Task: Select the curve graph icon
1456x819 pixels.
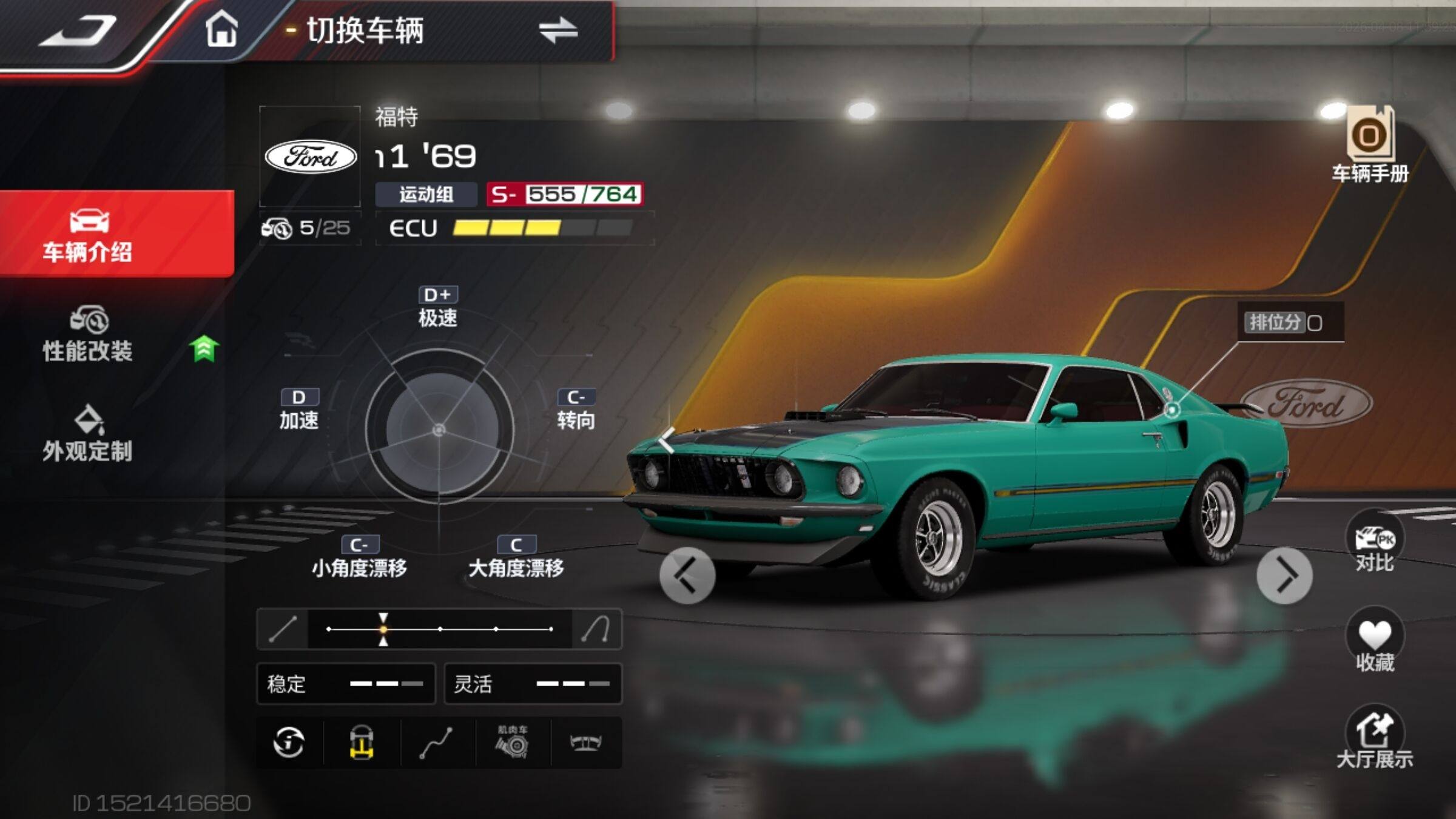Action: (x=437, y=743)
